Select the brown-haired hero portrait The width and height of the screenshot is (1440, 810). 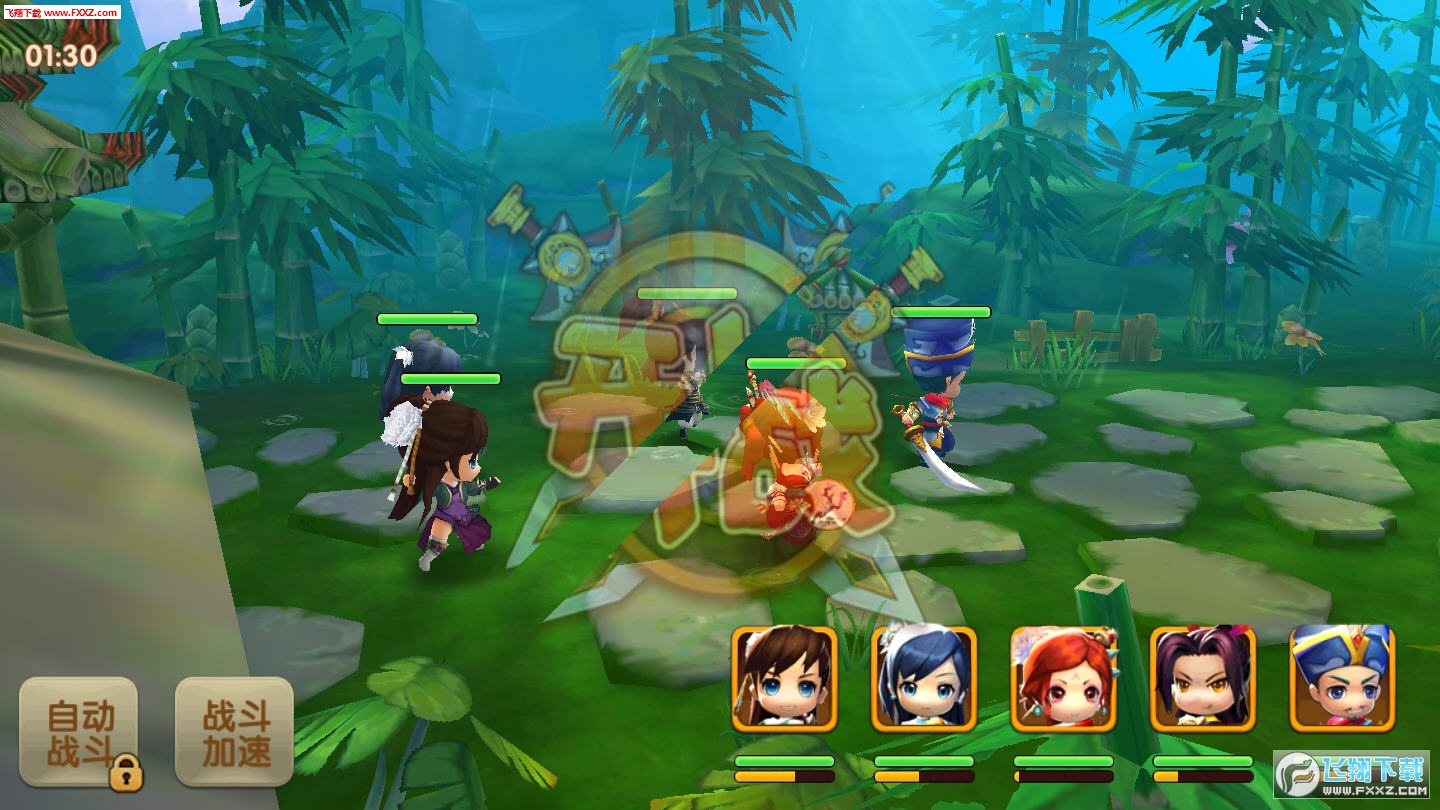(x=784, y=679)
